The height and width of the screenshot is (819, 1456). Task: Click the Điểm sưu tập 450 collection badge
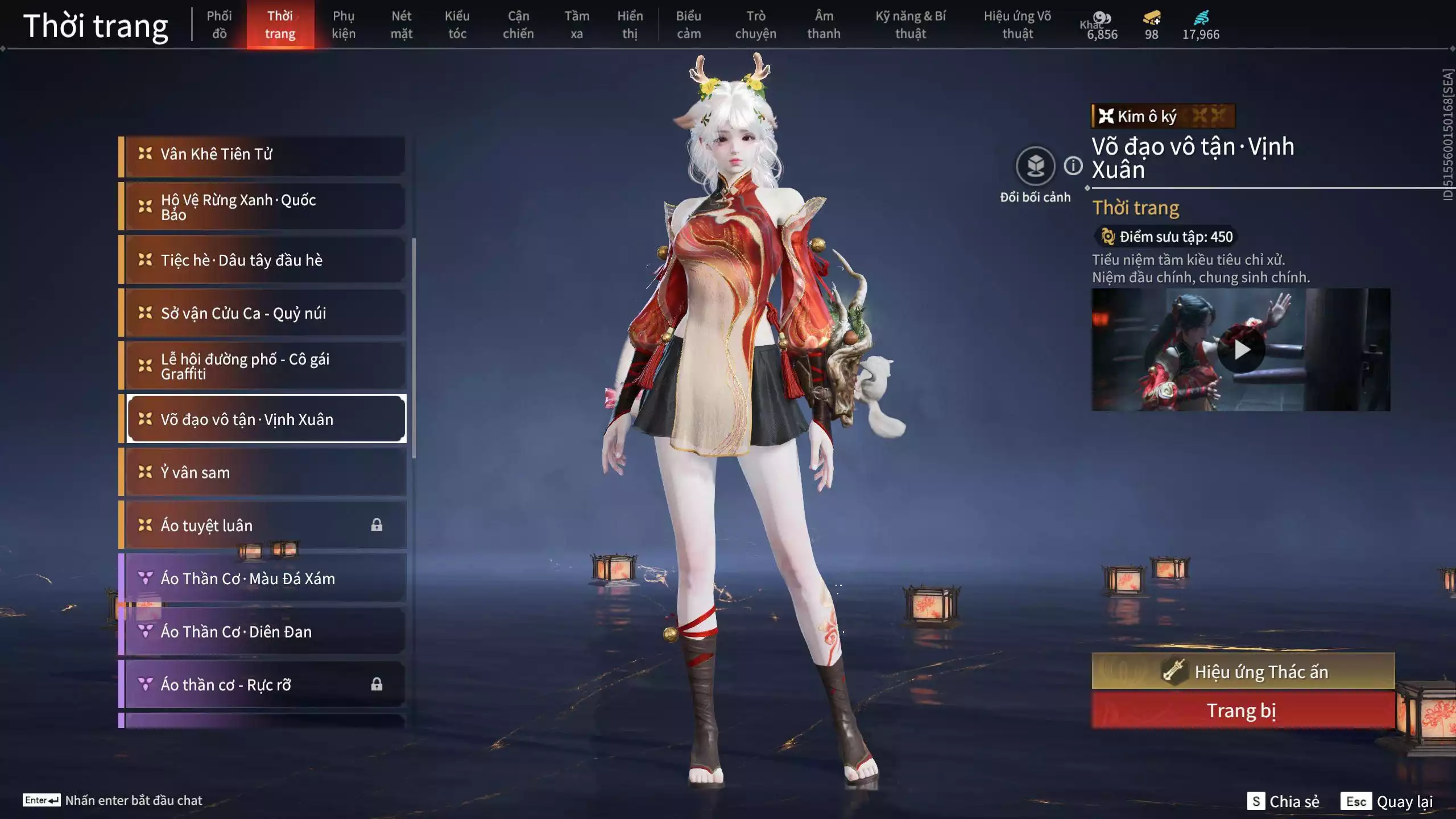pyautogui.click(x=1167, y=237)
